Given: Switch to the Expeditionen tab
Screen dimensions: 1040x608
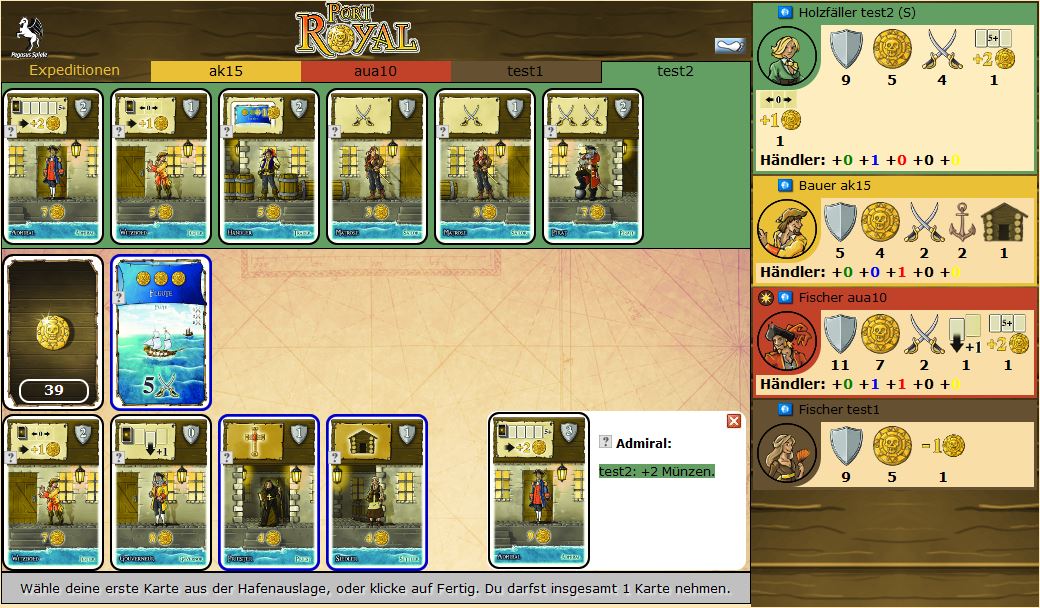Looking at the screenshot, I should click(75, 71).
